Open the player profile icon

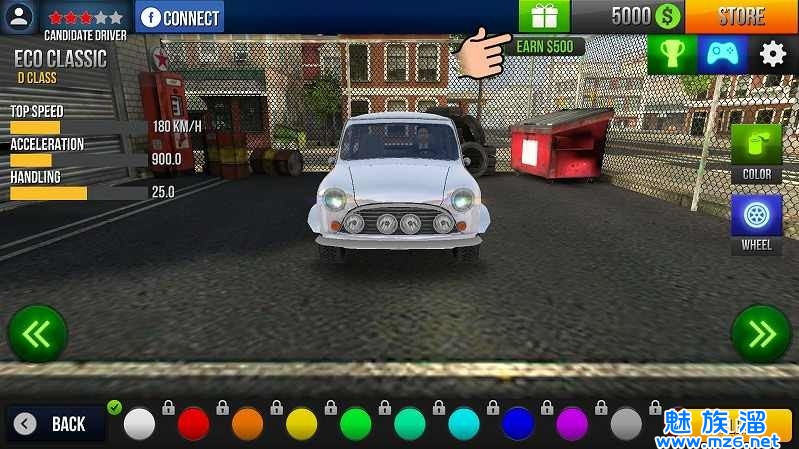20,17
